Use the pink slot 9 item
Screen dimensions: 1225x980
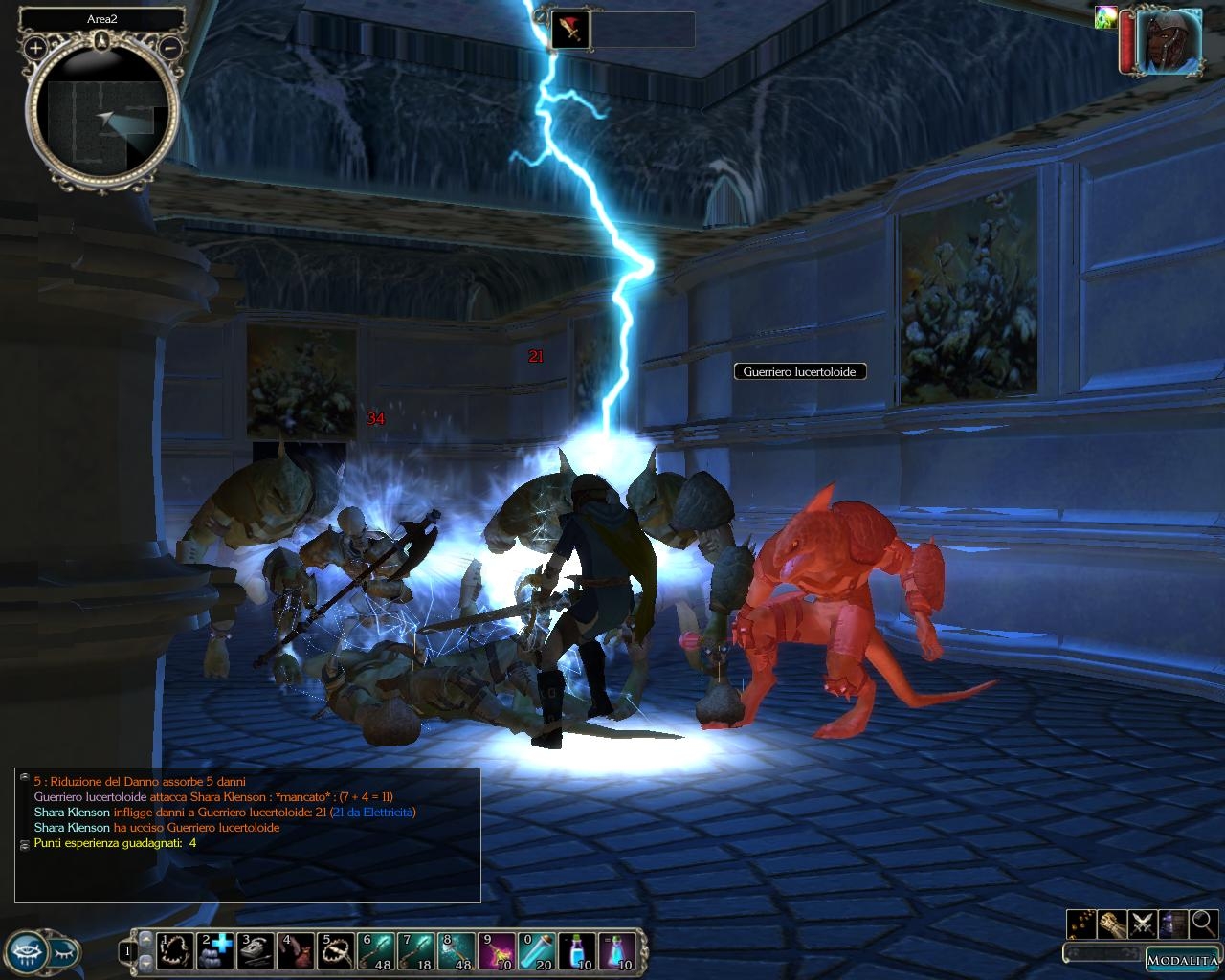pos(498,952)
